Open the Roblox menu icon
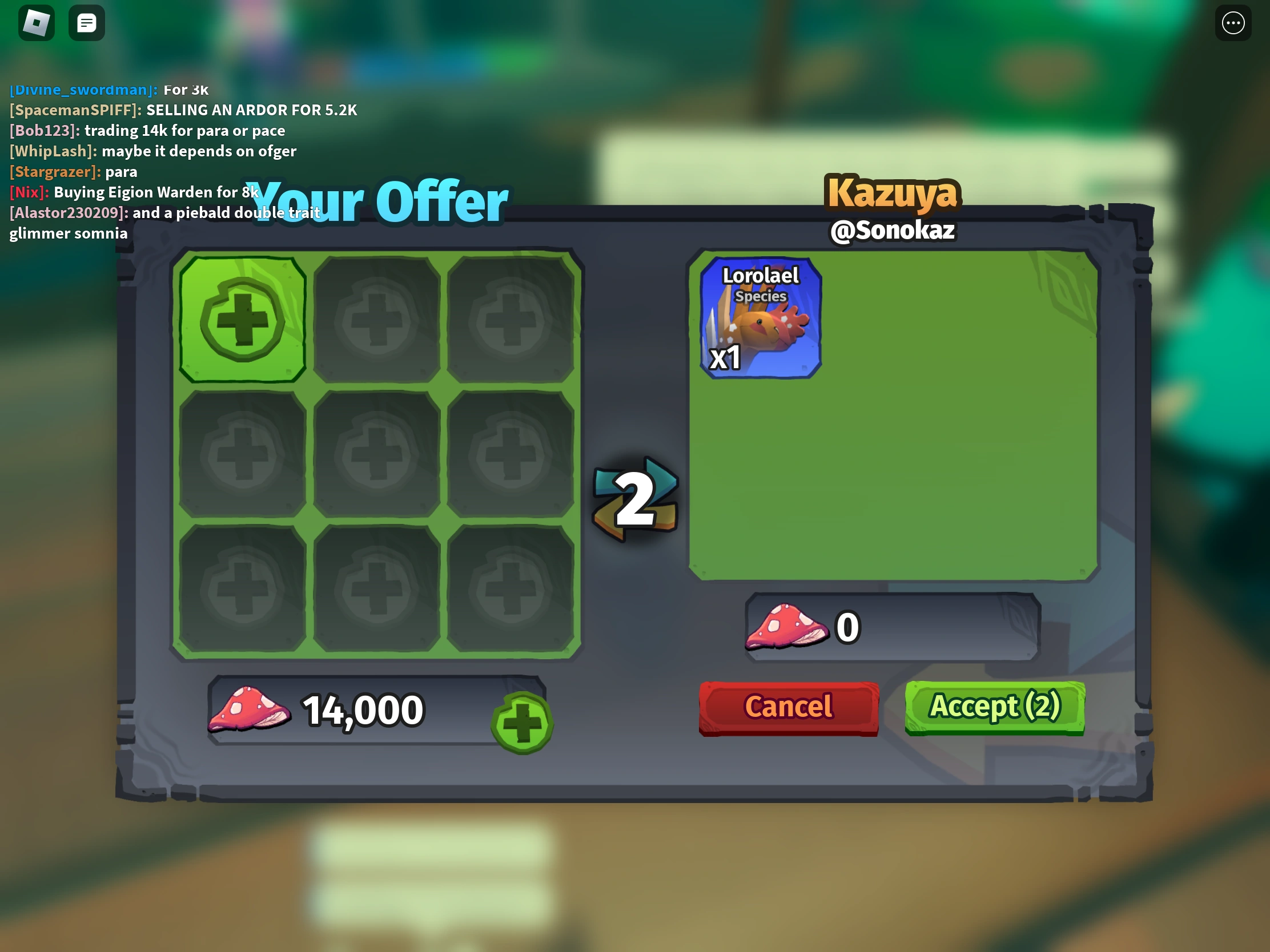The height and width of the screenshot is (952, 1270). (x=35, y=22)
